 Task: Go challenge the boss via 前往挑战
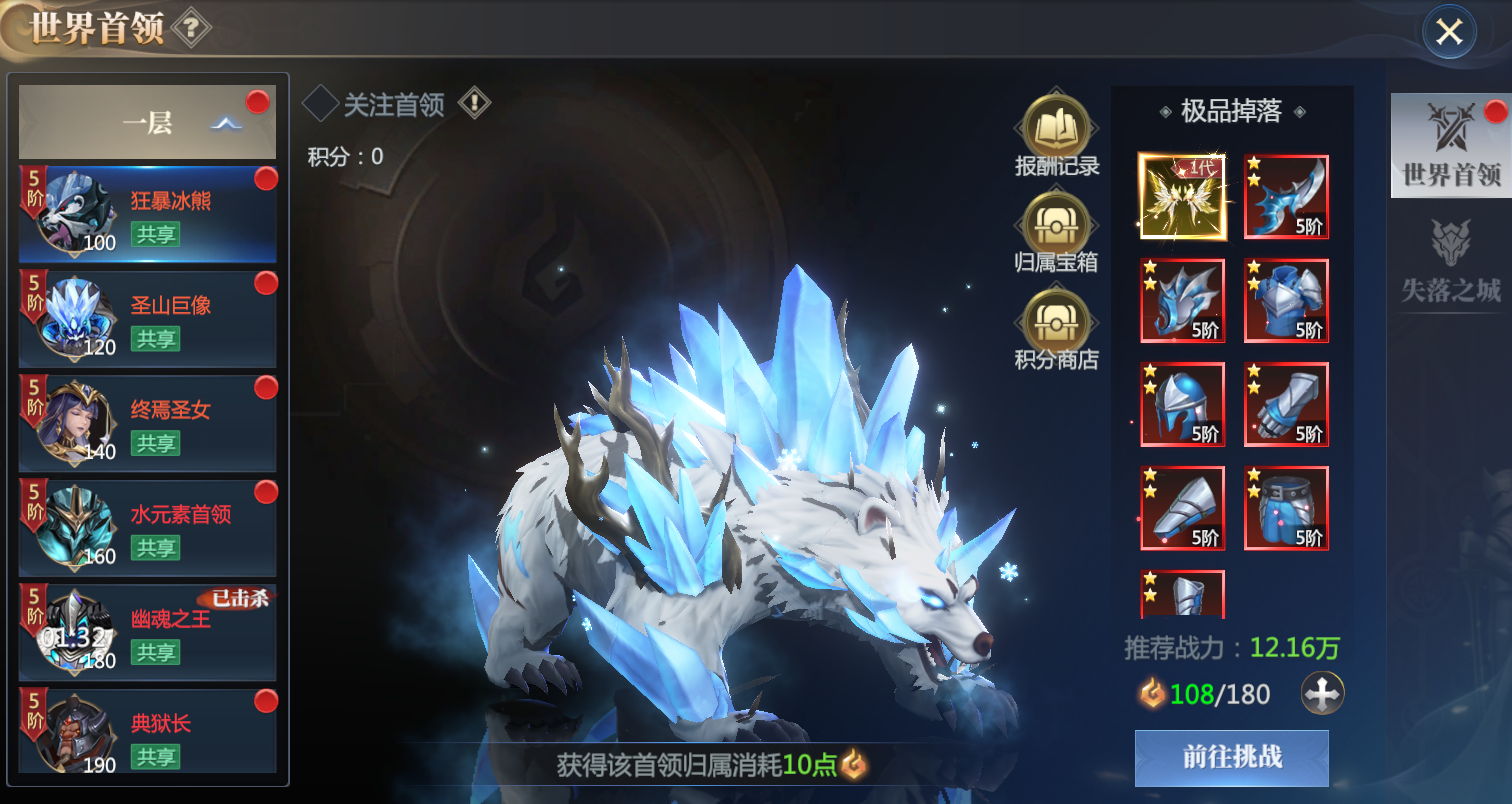(x=1231, y=757)
